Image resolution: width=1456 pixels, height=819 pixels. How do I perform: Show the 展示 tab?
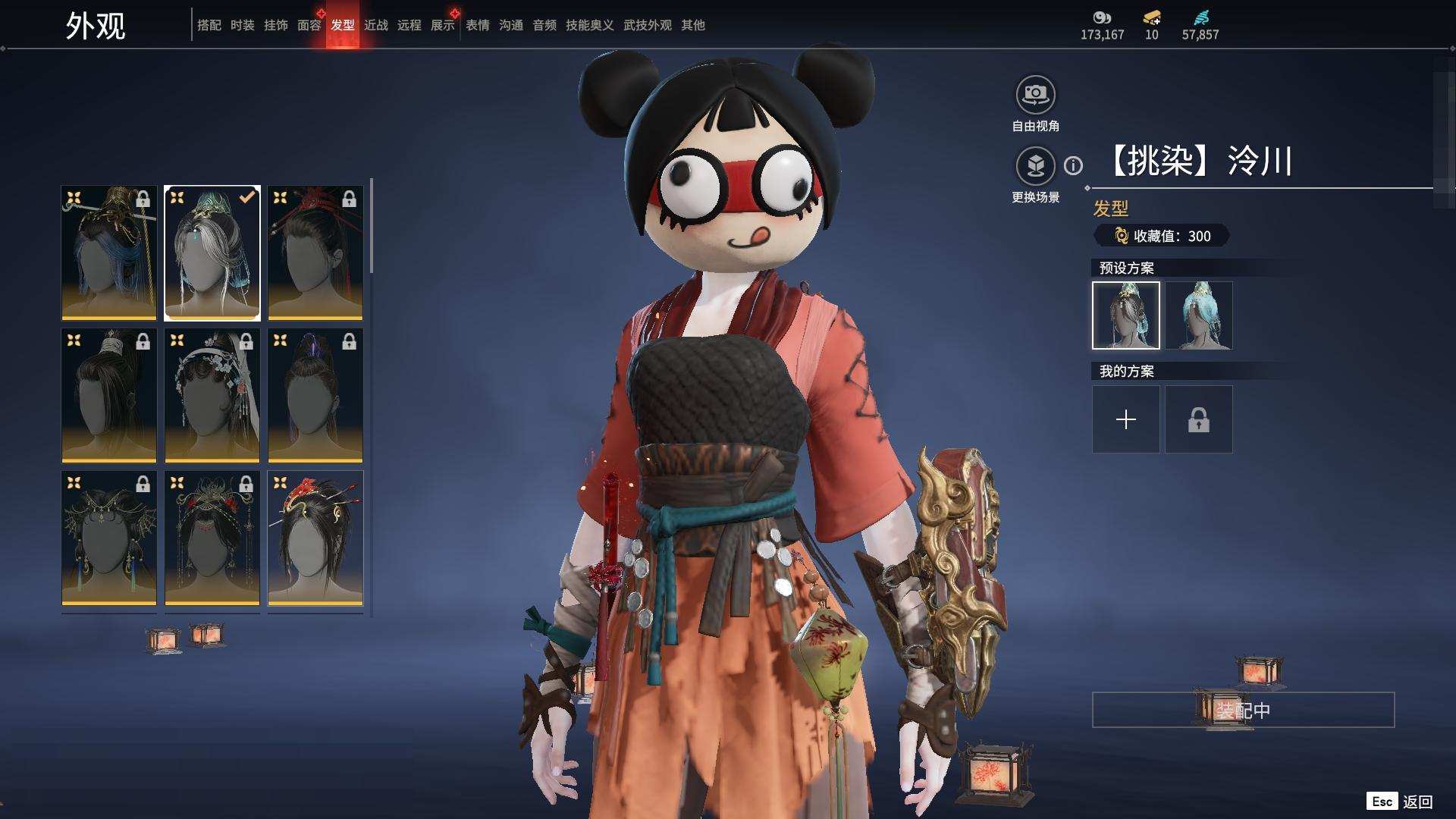point(442,25)
